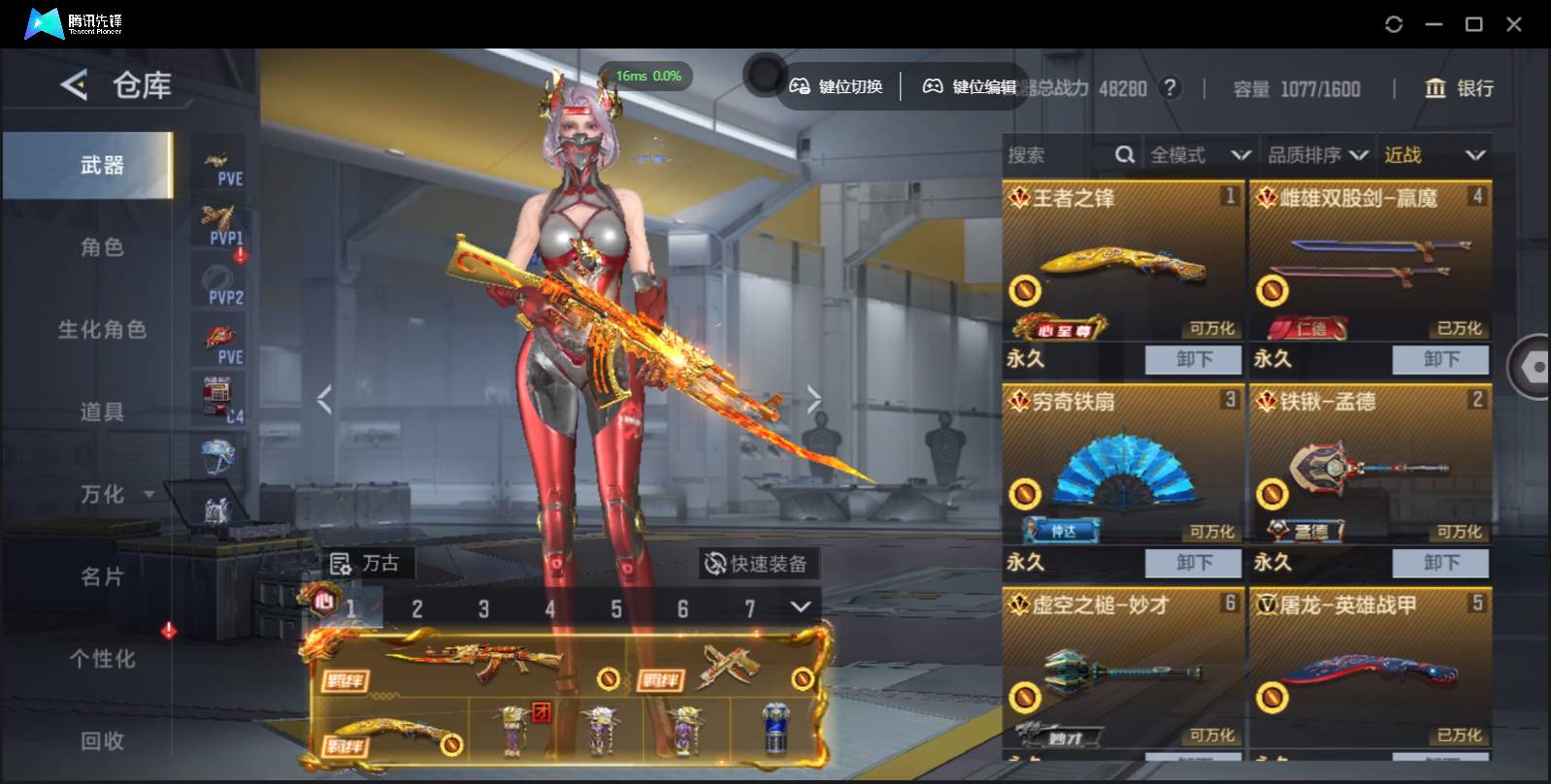1551x784 pixels.
Task: Open the 近战 weapon type dropdown
Action: pos(1434,155)
